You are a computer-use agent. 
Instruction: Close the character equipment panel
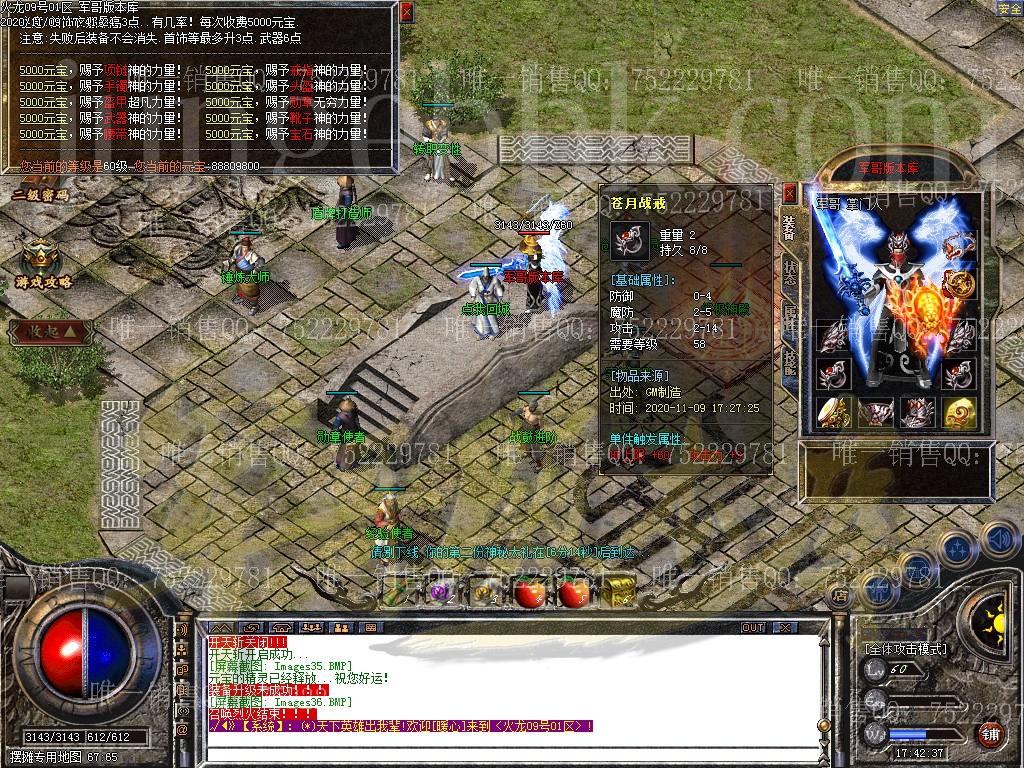click(790, 193)
